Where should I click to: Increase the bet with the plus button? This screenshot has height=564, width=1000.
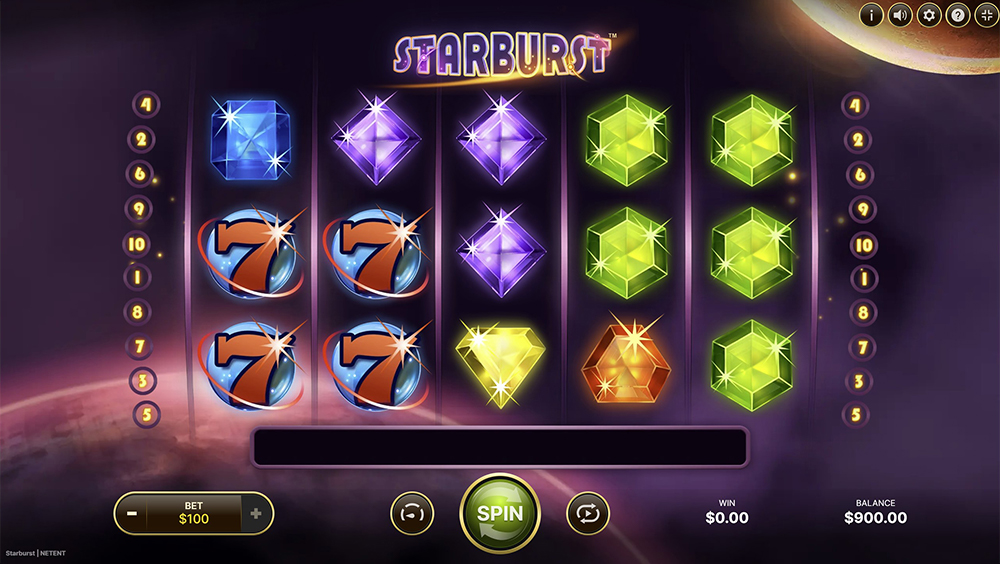[256, 514]
